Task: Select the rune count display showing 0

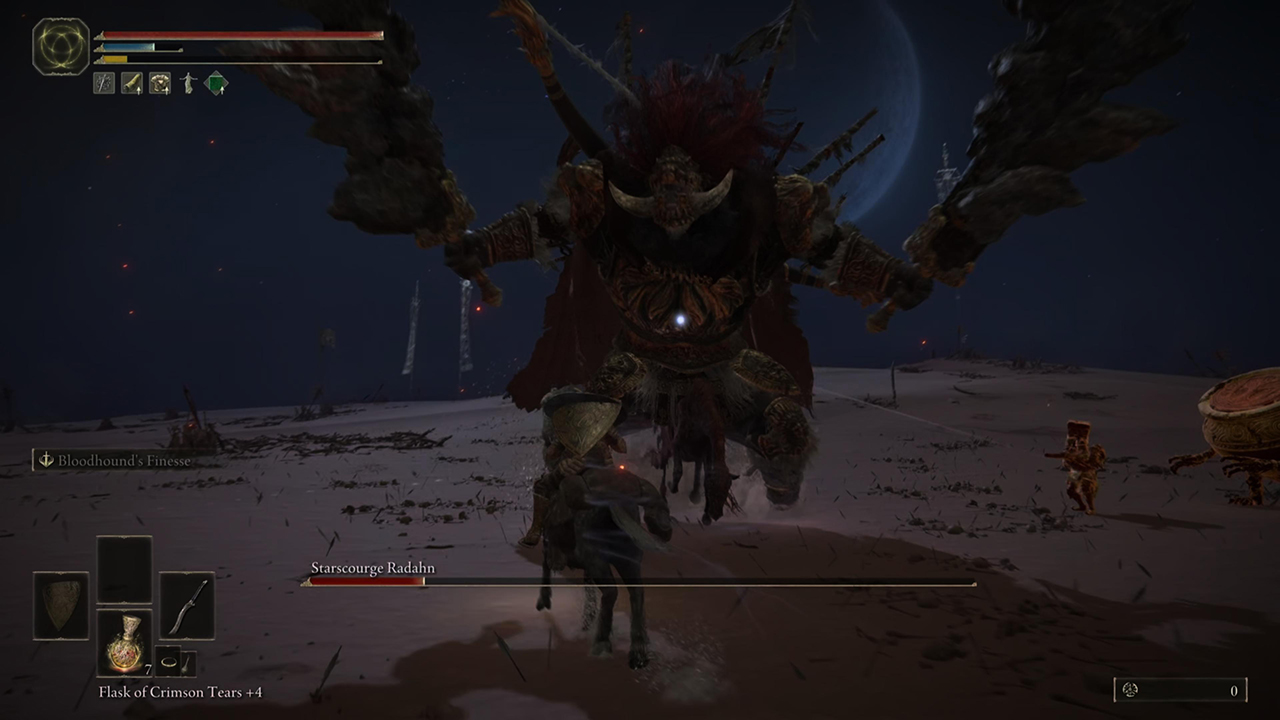Action: click(x=1234, y=690)
